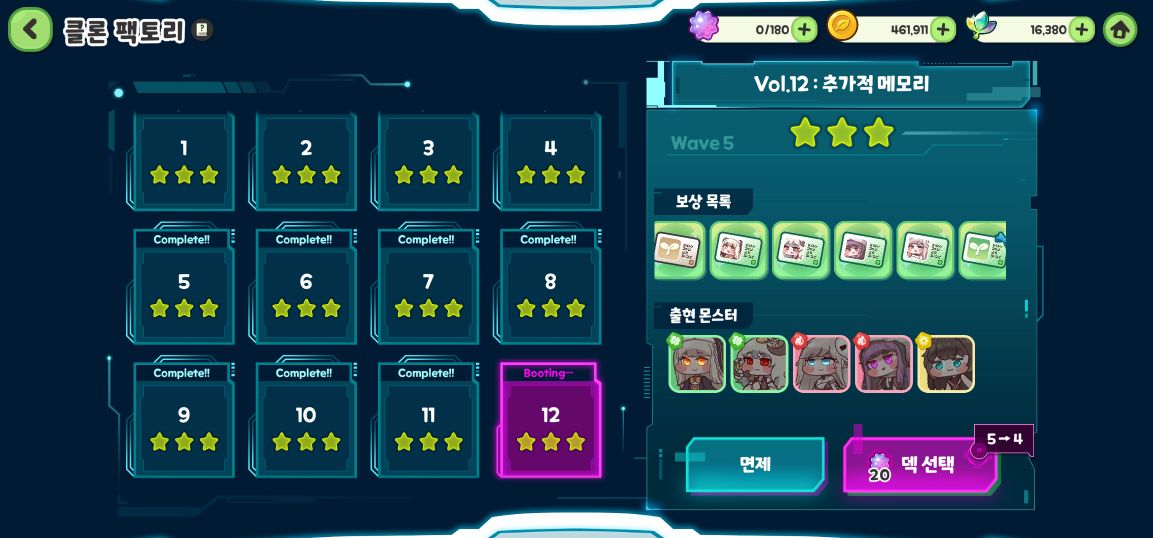Screen dimensions: 1153x538
Task: Open completed stage 9
Action: (184, 426)
